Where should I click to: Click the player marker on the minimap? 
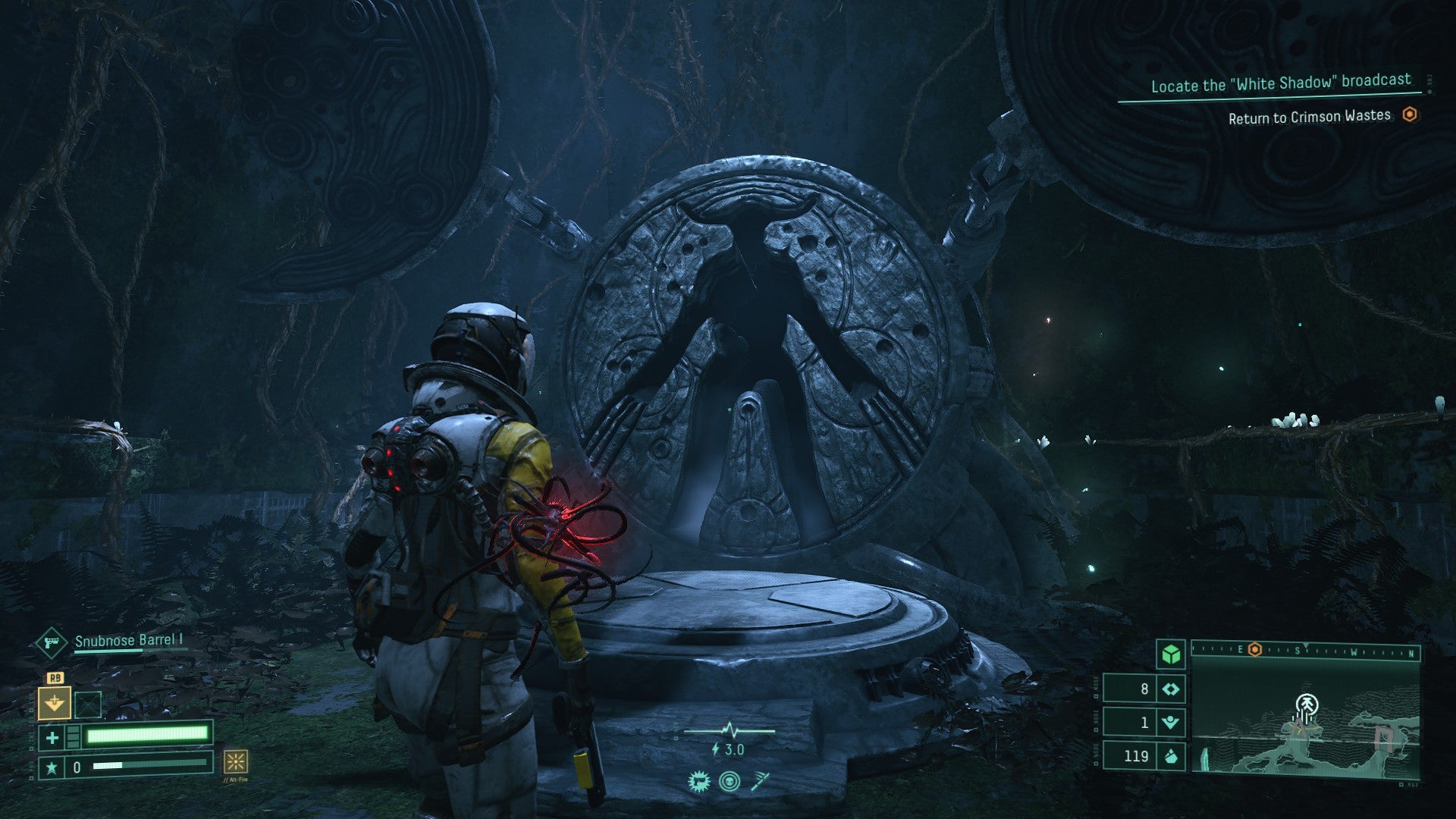(x=1306, y=705)
